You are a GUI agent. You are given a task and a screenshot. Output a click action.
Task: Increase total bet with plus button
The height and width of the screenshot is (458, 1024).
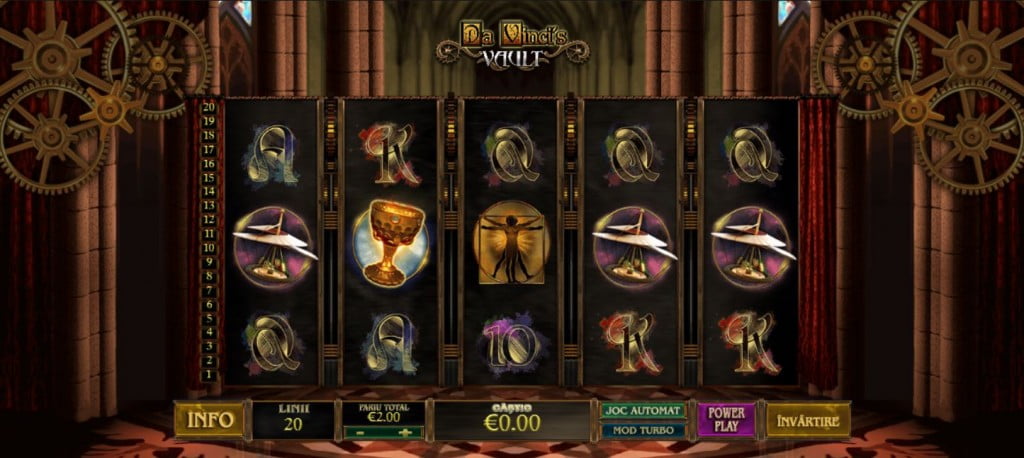(x=406, y=432)
